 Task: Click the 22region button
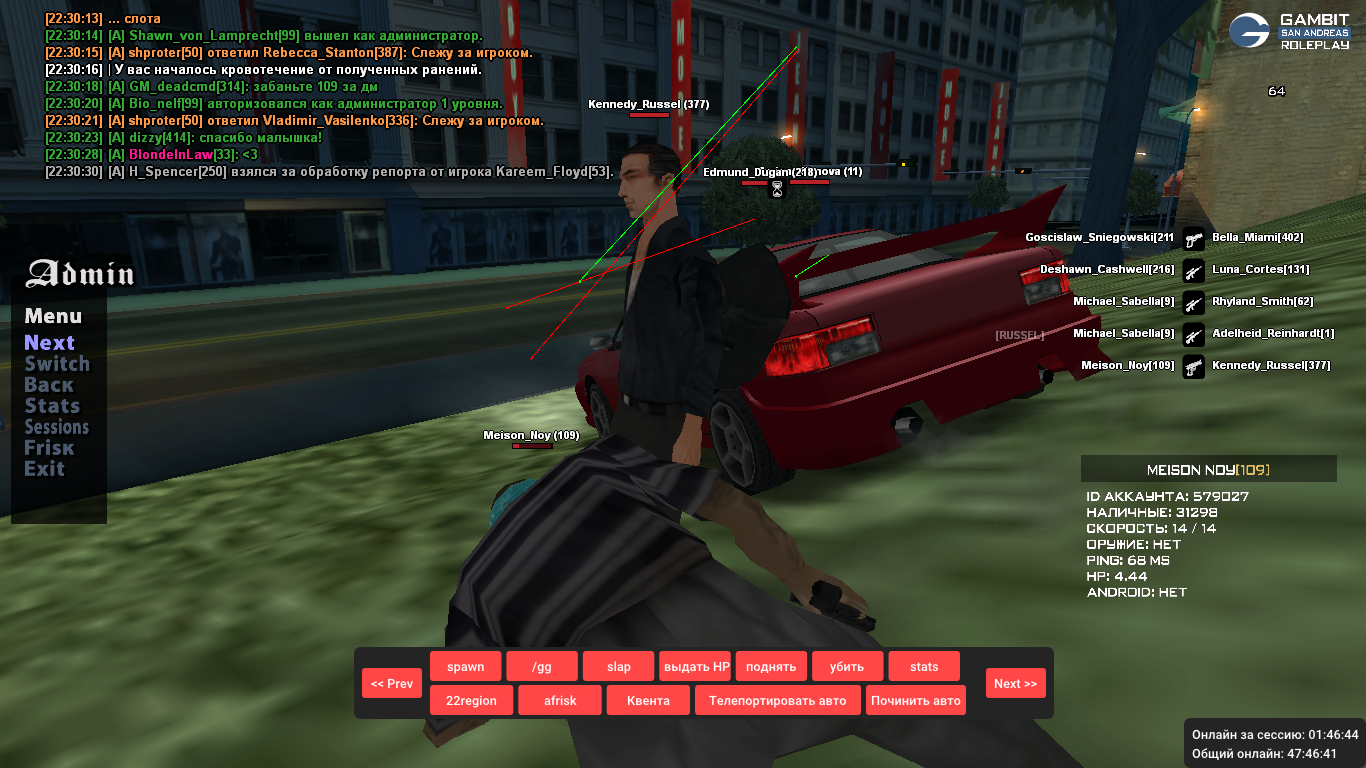click(x=471, y=701)
